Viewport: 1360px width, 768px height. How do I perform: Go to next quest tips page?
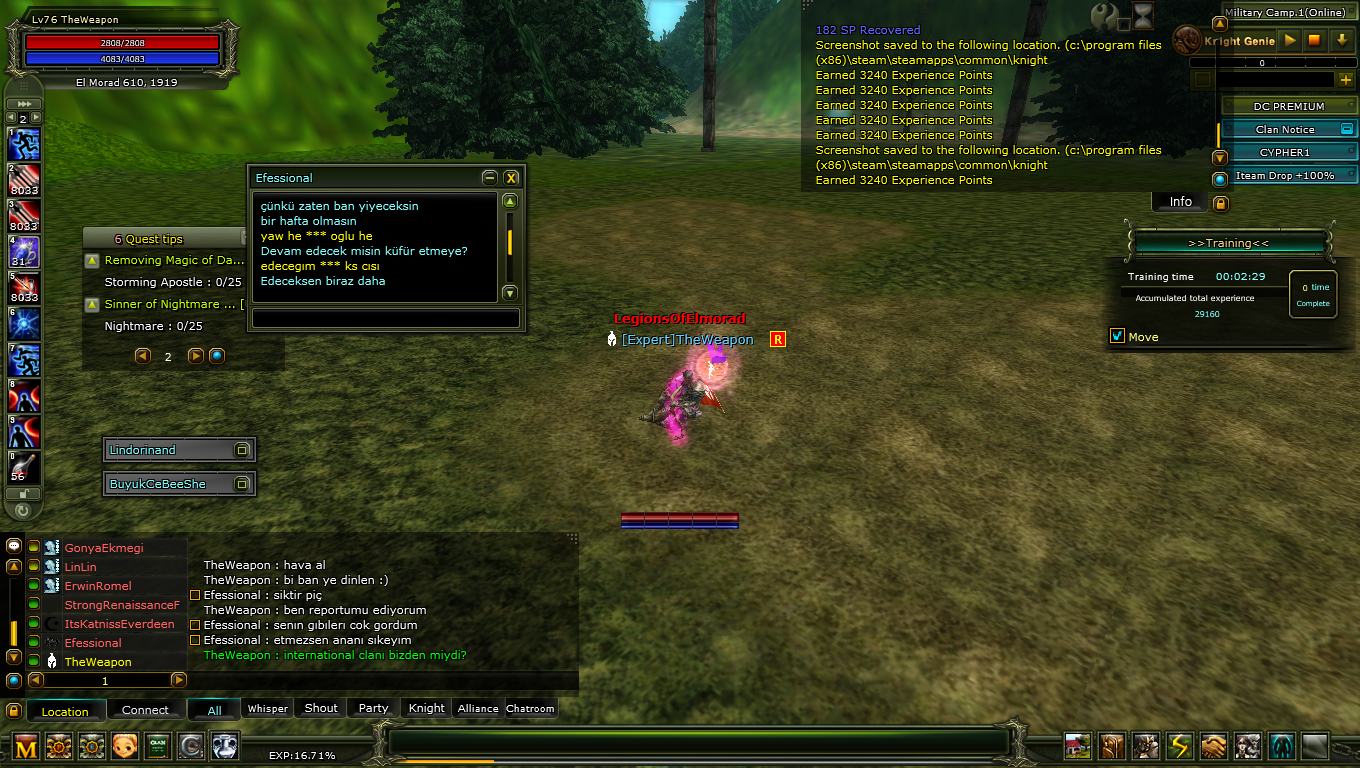(x=196, y=356)
